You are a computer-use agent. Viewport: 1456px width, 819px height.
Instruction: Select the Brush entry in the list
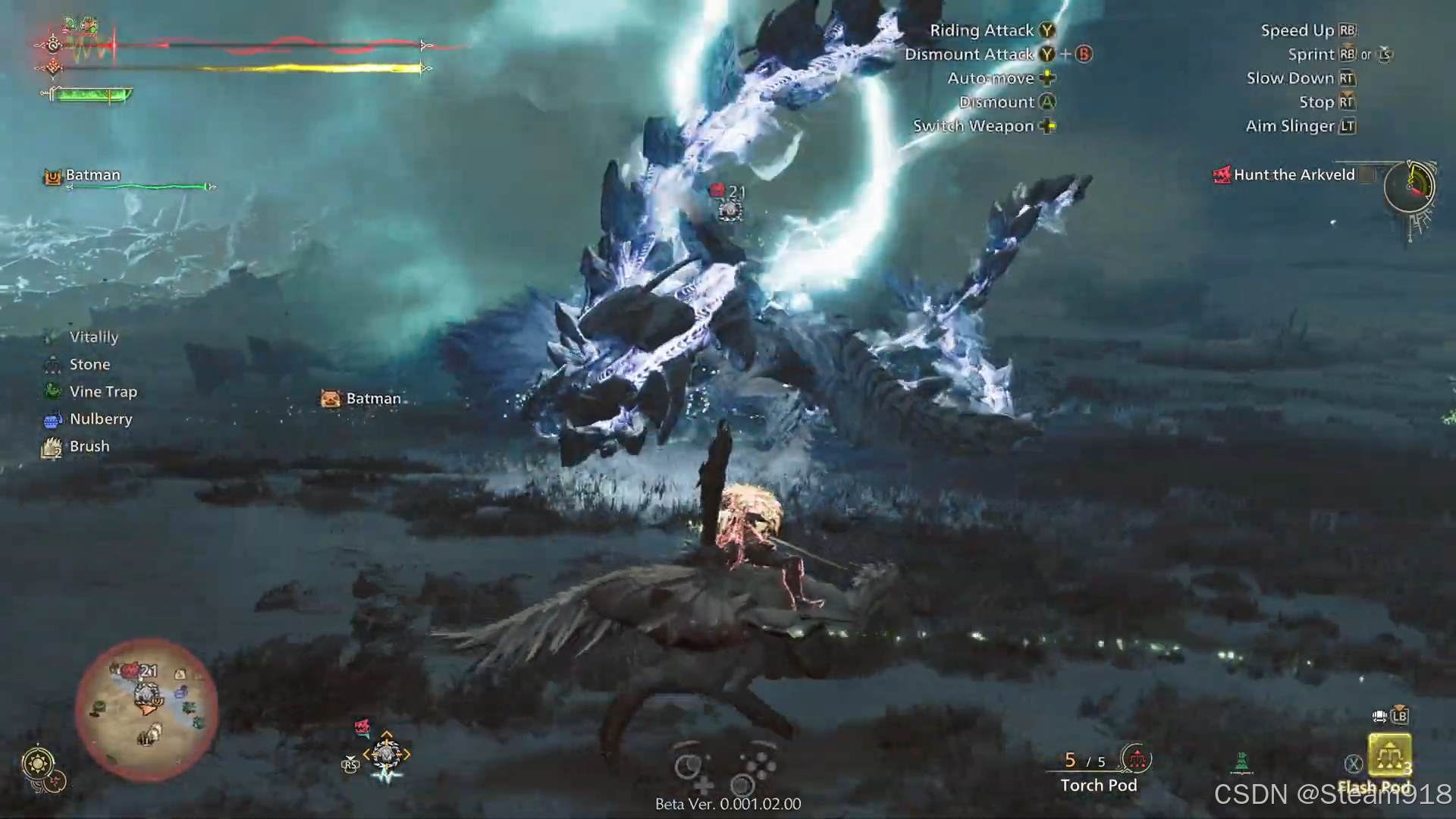point(89,447)
